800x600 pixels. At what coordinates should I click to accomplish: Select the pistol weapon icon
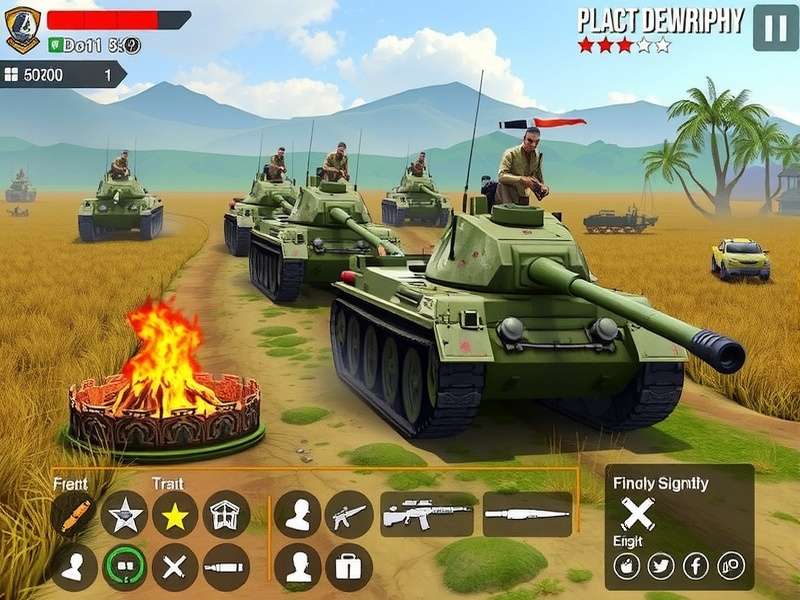[x=349, y=514]
